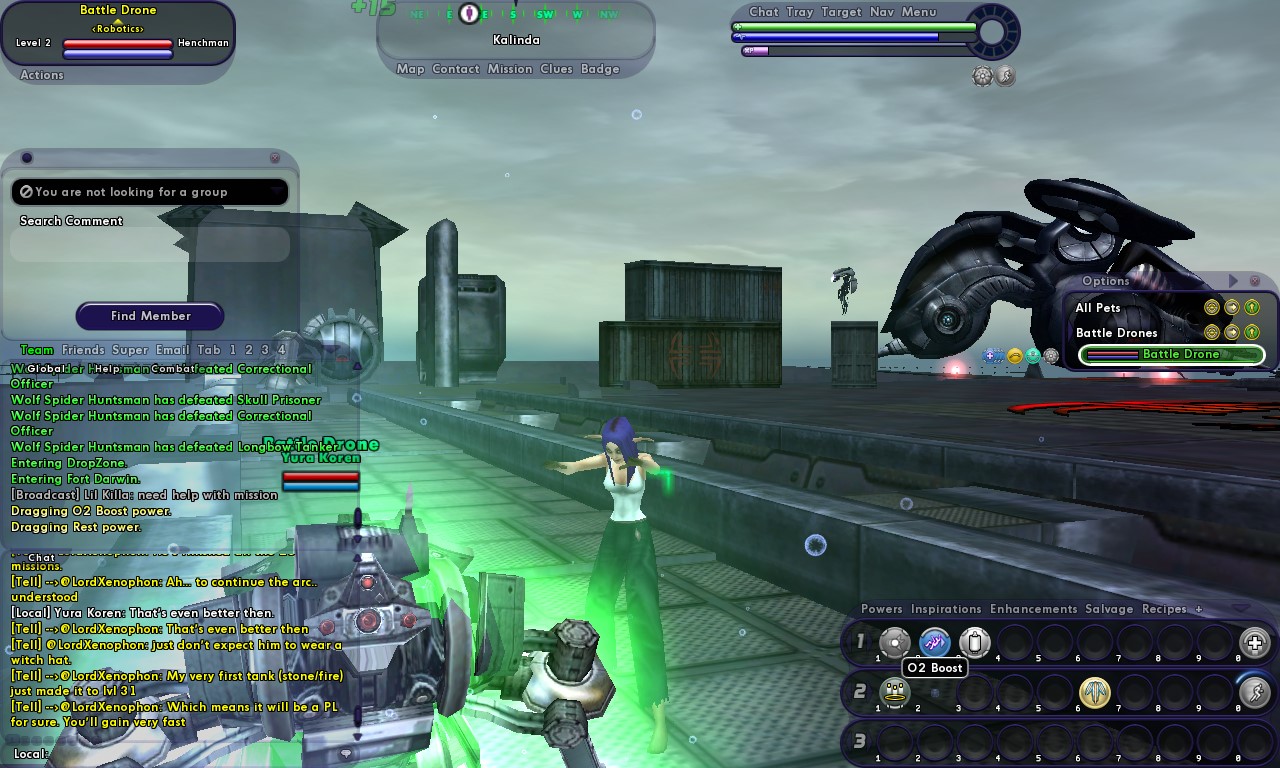Show the Mission panel

tap(510, 69)
